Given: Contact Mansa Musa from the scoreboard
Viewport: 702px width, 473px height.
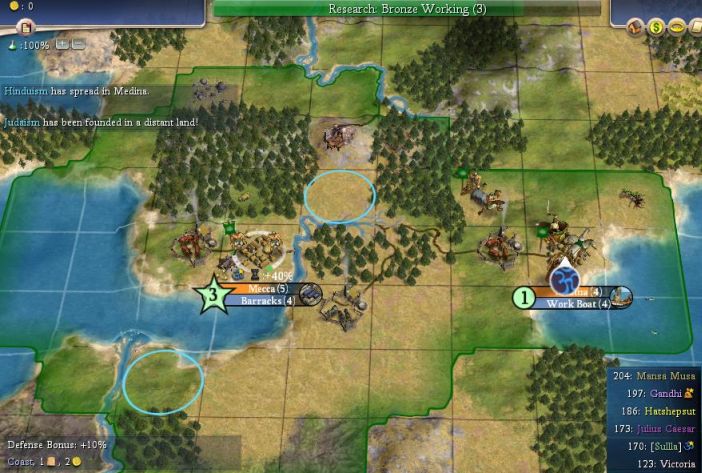Looking at the screenshot, I should click(657, 378).
